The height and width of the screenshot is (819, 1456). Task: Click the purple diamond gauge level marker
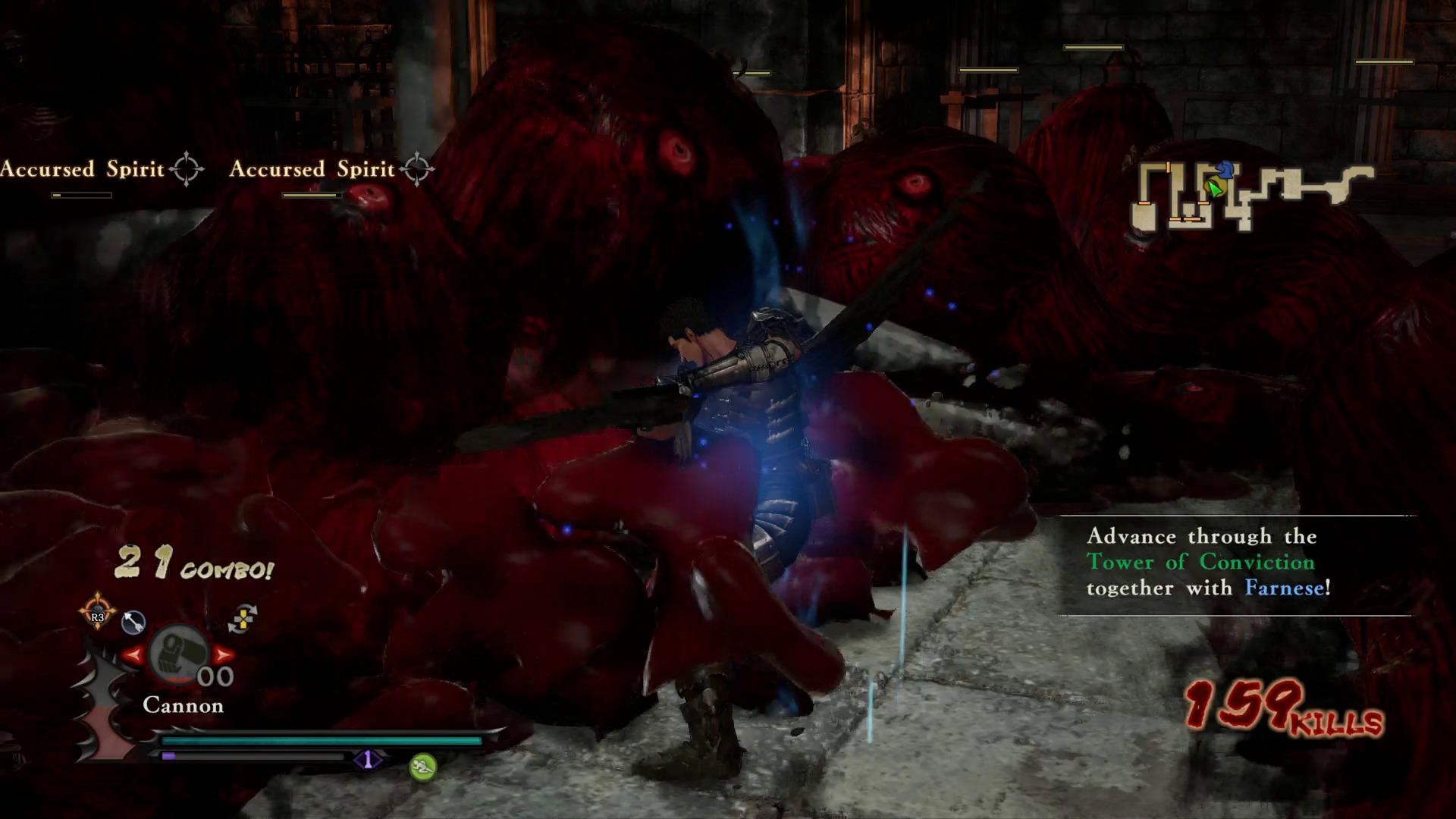pyautogui.click(x=369, y=759)
